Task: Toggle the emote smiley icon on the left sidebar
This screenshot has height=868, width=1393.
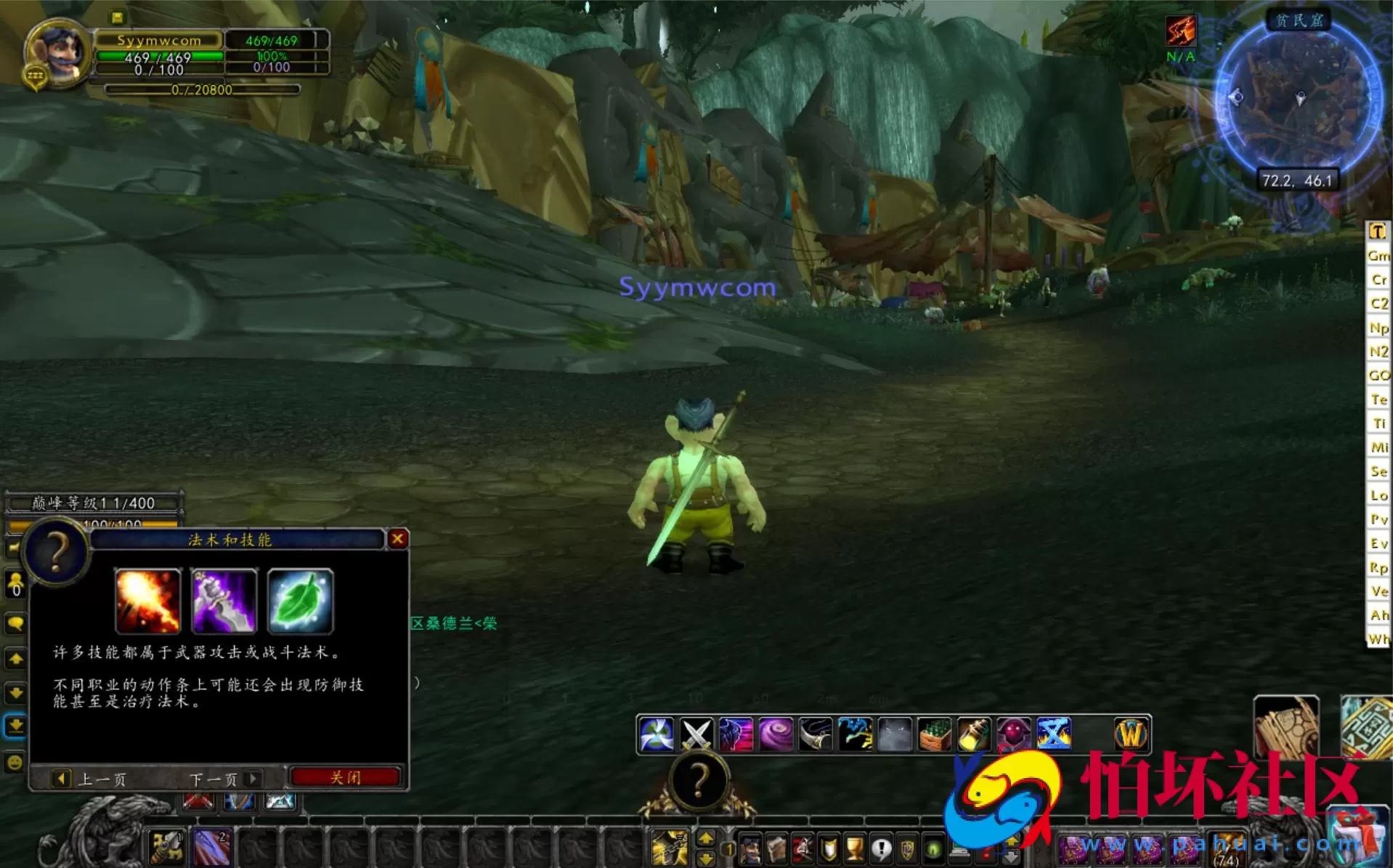Action: pos(16,760)
